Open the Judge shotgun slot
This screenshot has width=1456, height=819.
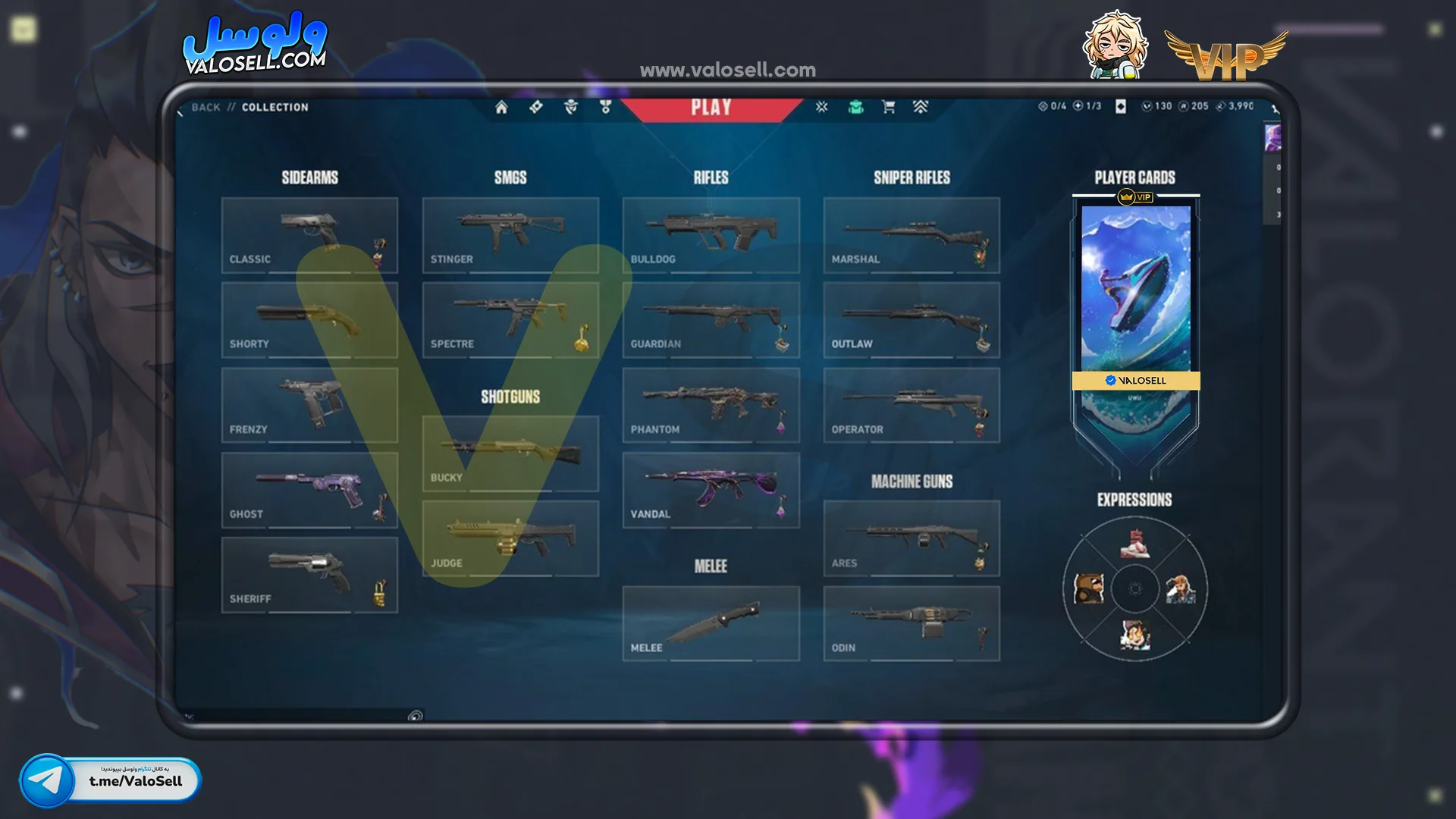(510, 538)
